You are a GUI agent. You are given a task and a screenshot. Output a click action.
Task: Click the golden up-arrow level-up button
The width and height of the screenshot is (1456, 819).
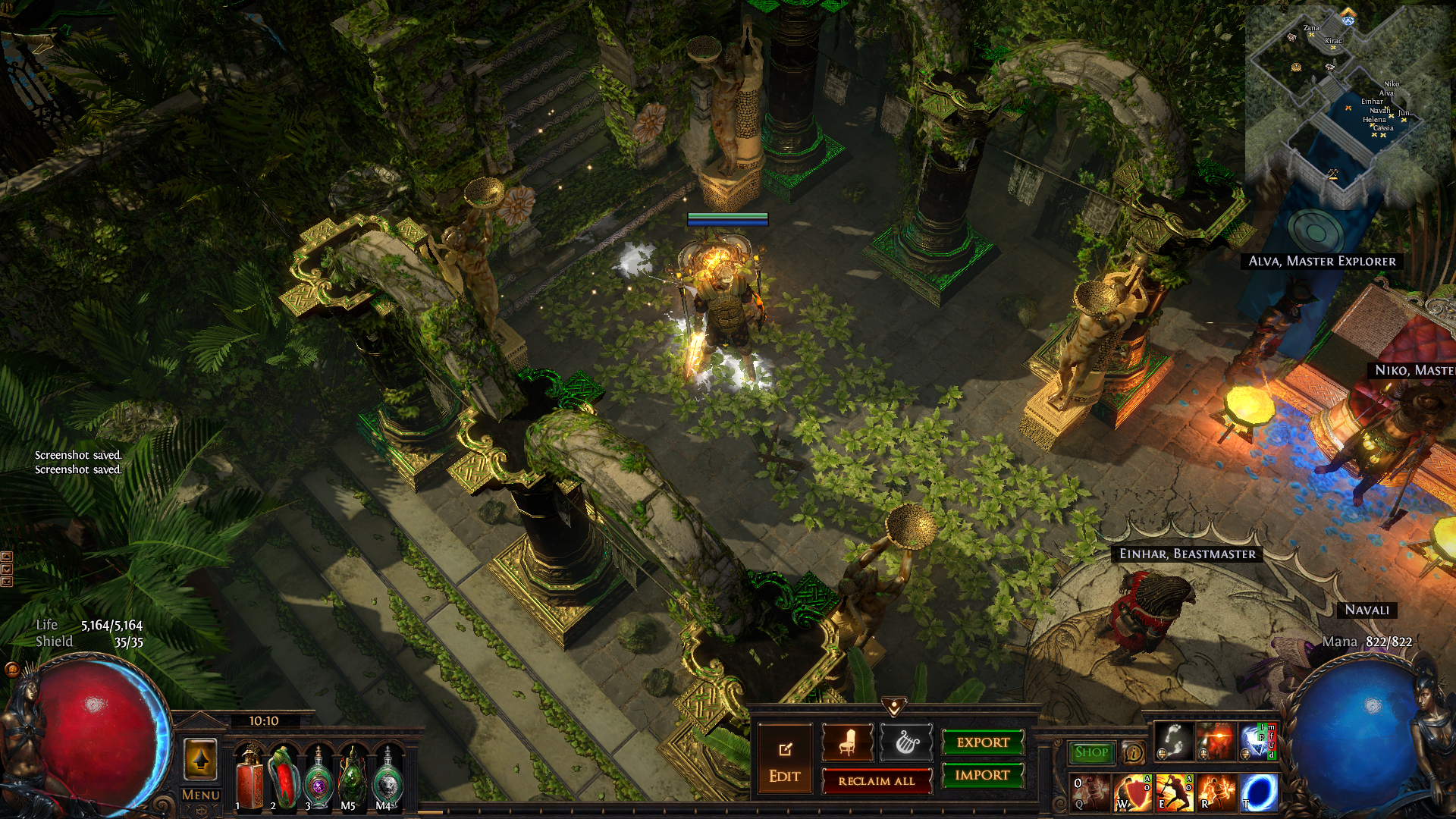pyautogui.click(x=201, y=758)
